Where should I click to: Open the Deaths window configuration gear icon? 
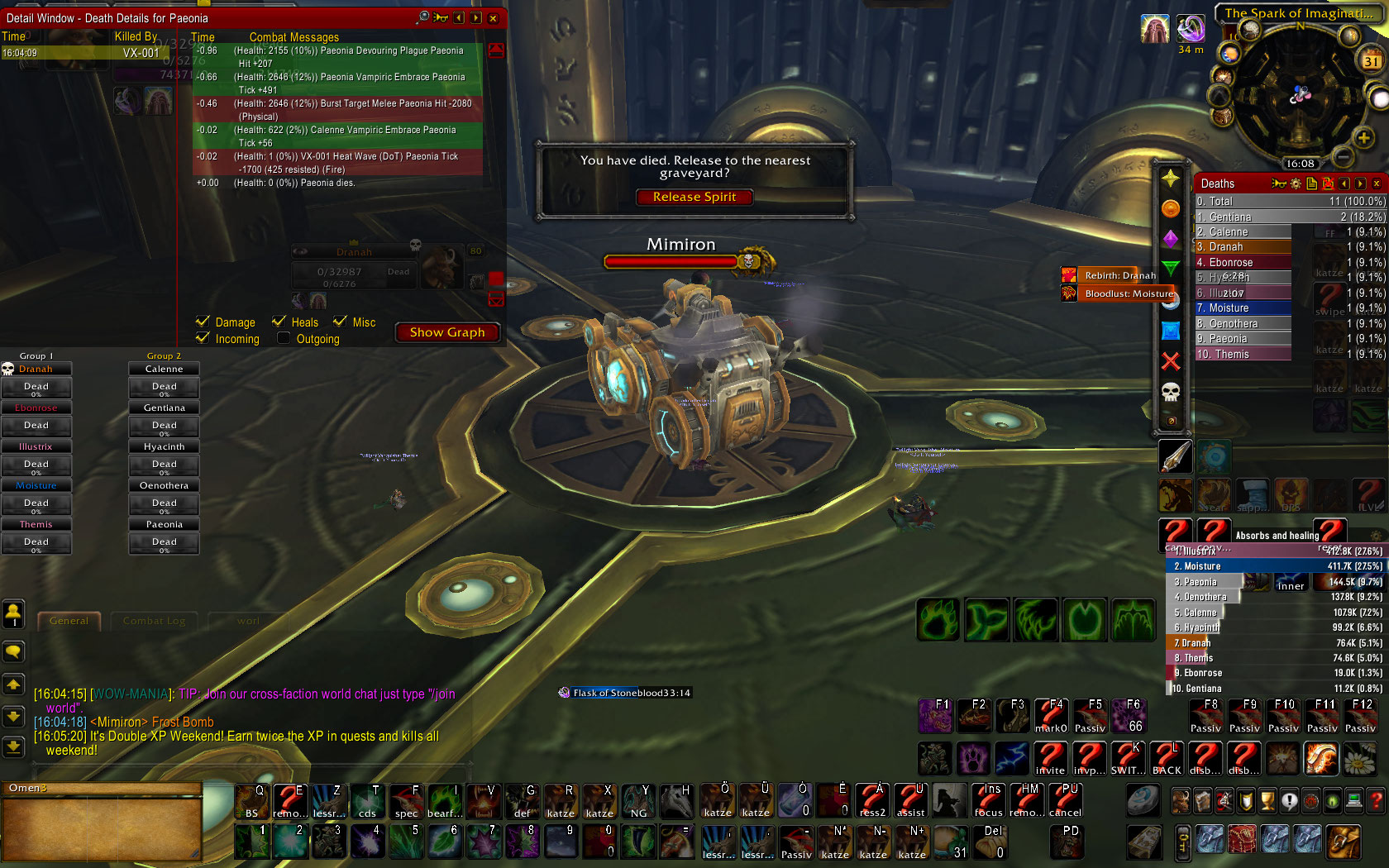pos(1296,184)
